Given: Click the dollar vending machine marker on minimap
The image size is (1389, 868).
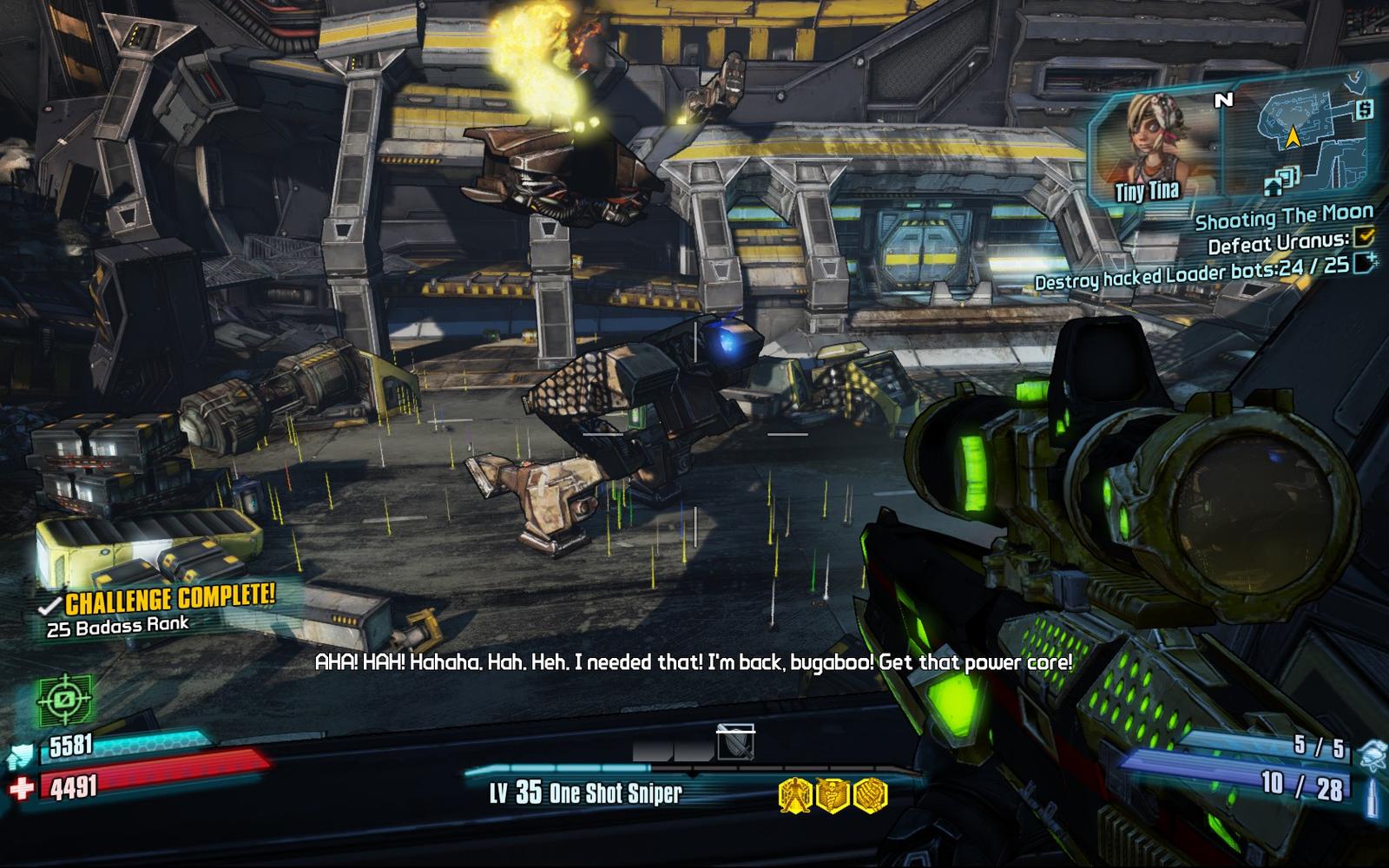Looking at the screenshot, I should (1364, 110).
